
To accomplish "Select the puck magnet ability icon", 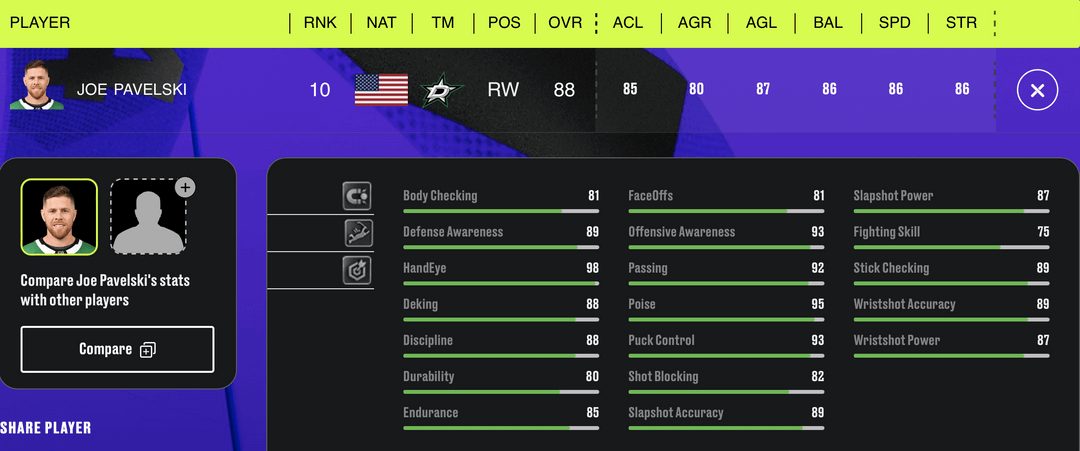I will [357, 195].
